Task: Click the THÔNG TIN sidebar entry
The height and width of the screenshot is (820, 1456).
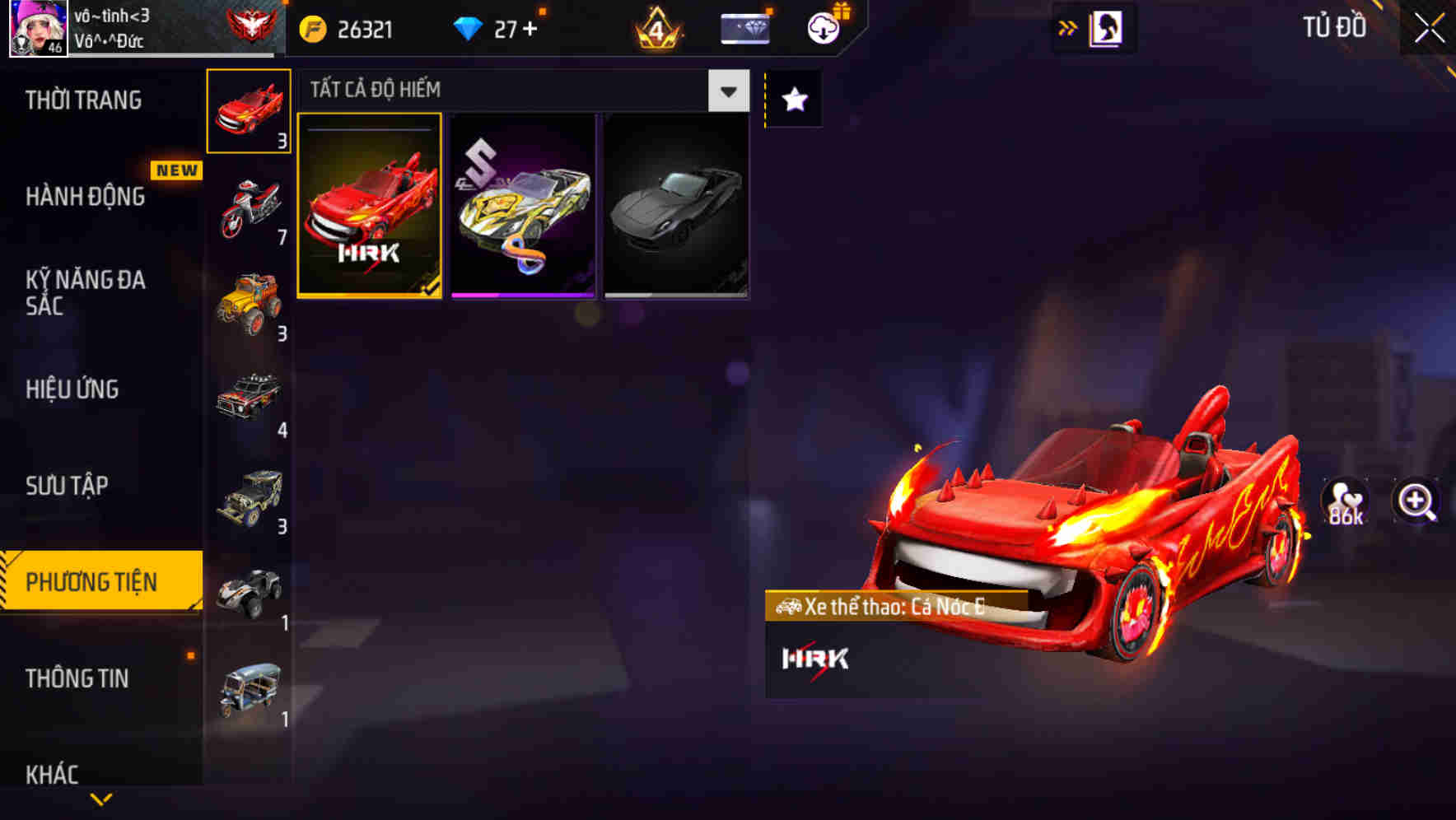Action: click(x=77, y=678)
